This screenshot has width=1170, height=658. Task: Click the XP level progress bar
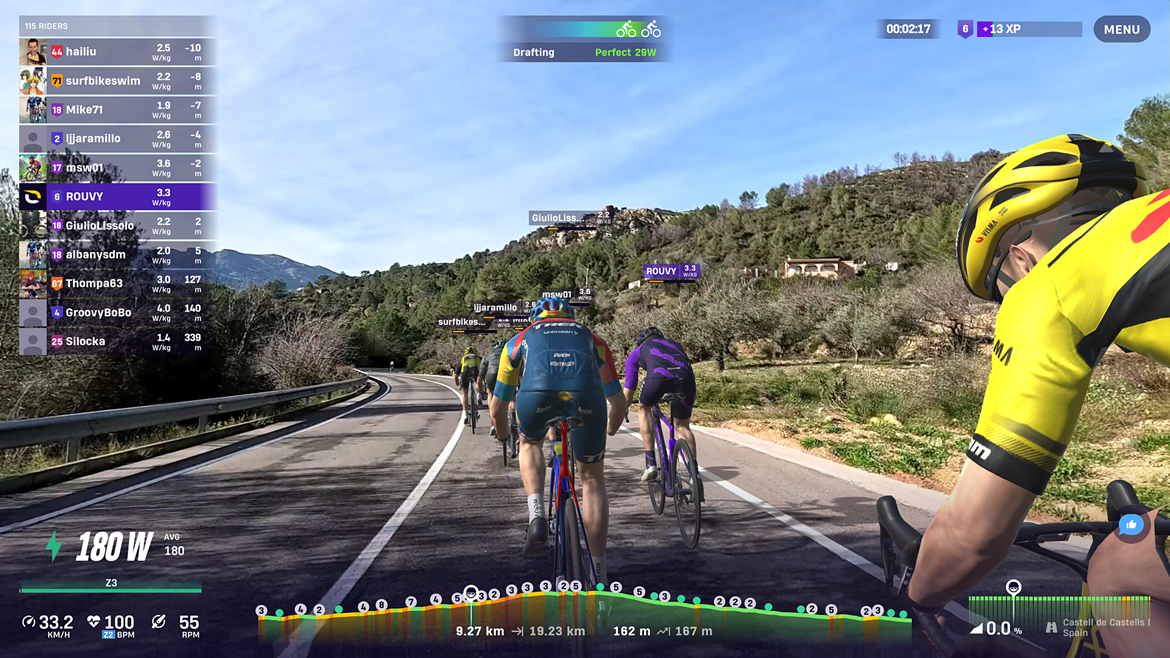click(1029, 30)
